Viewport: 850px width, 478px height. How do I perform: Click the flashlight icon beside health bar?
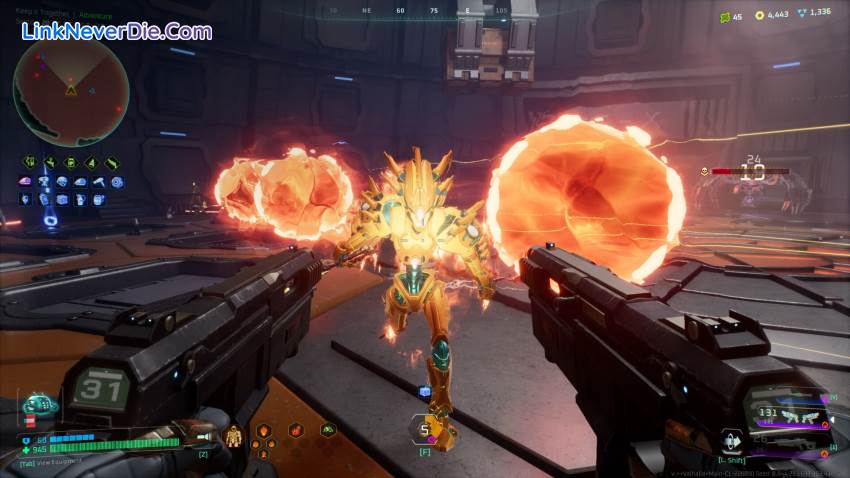[203, 437]
